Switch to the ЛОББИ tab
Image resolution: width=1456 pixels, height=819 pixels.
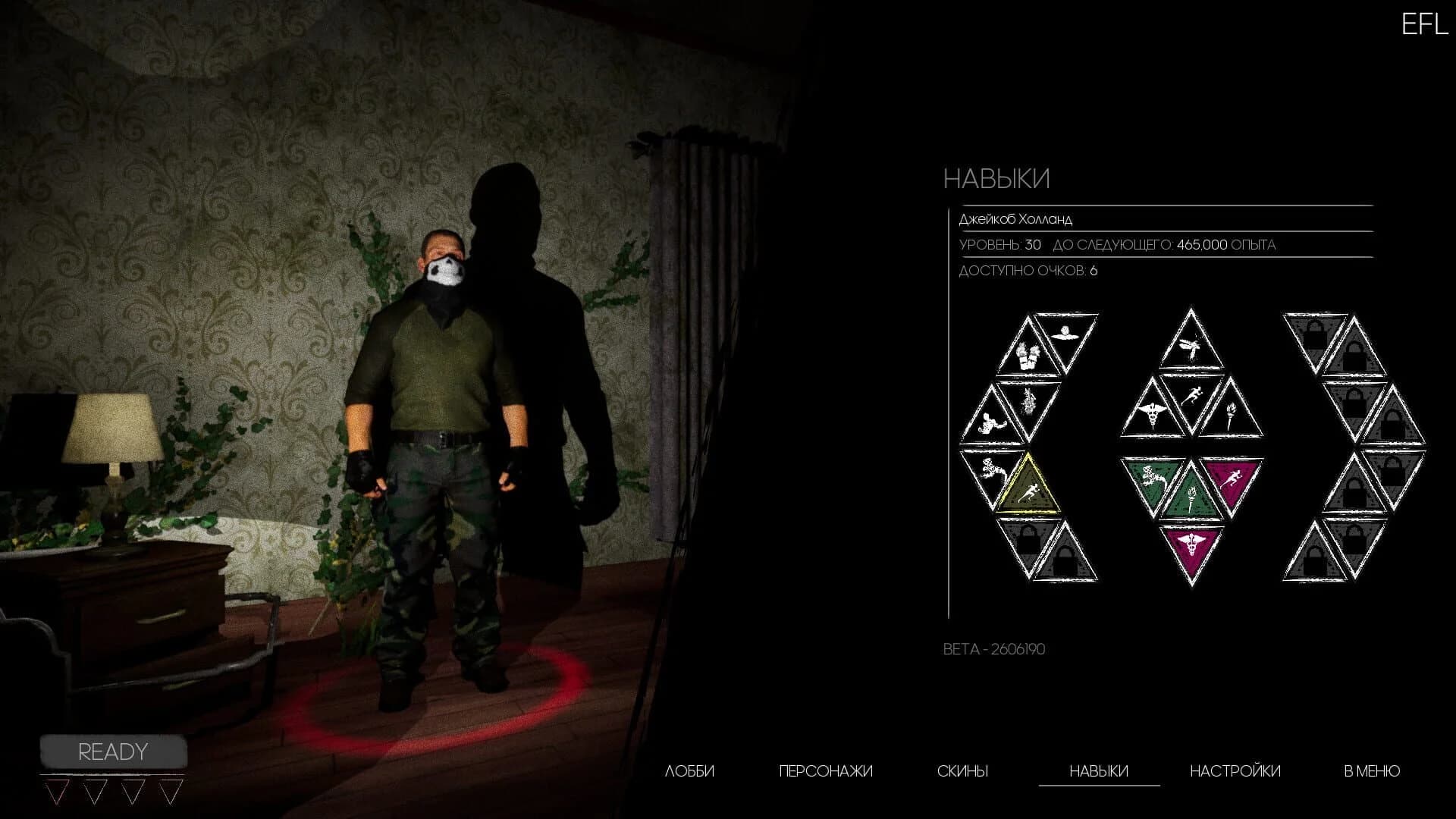[x=691, y=770]
